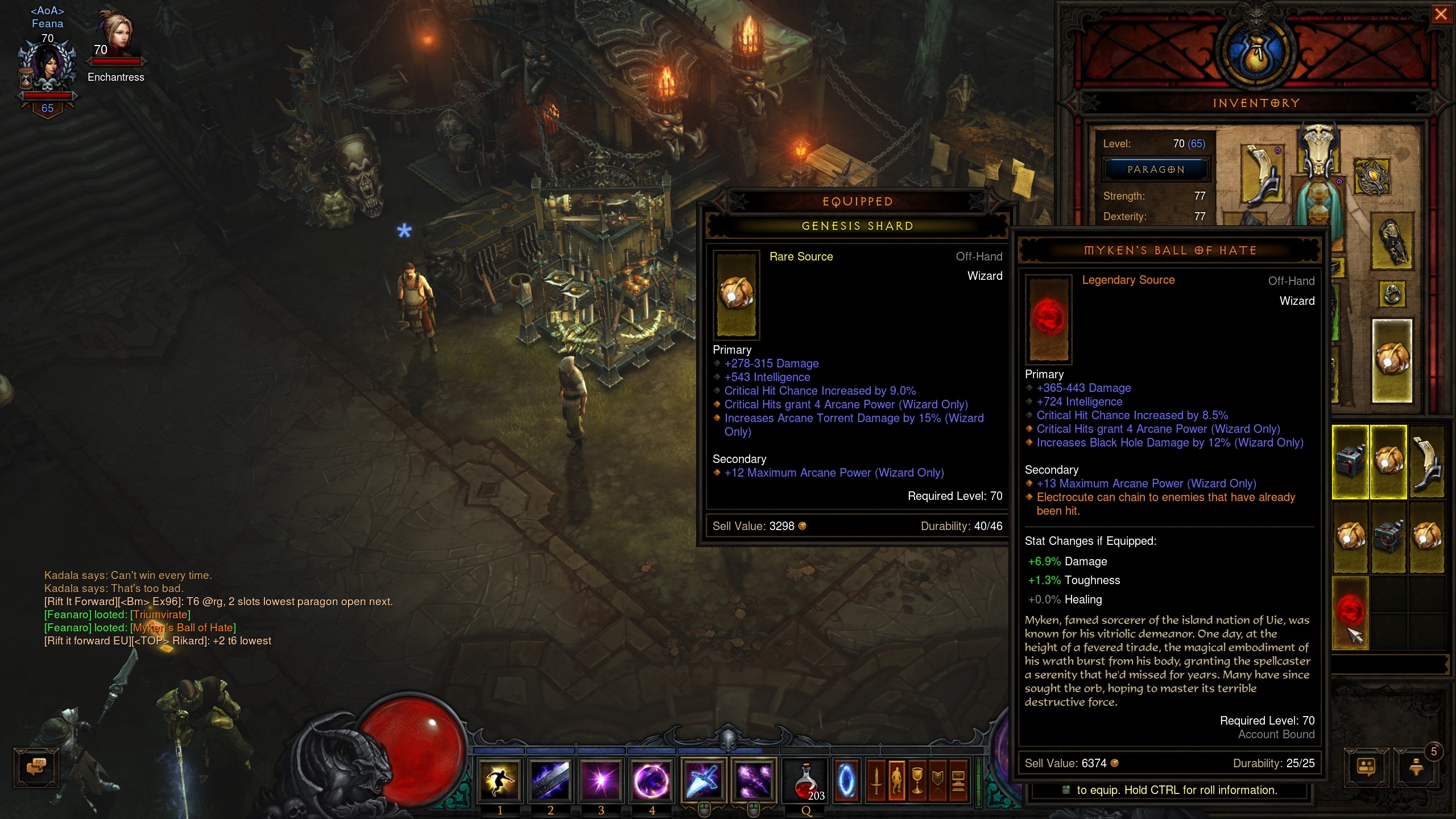
Task: Open the chat window button
Action: click(x=36, y=767)
